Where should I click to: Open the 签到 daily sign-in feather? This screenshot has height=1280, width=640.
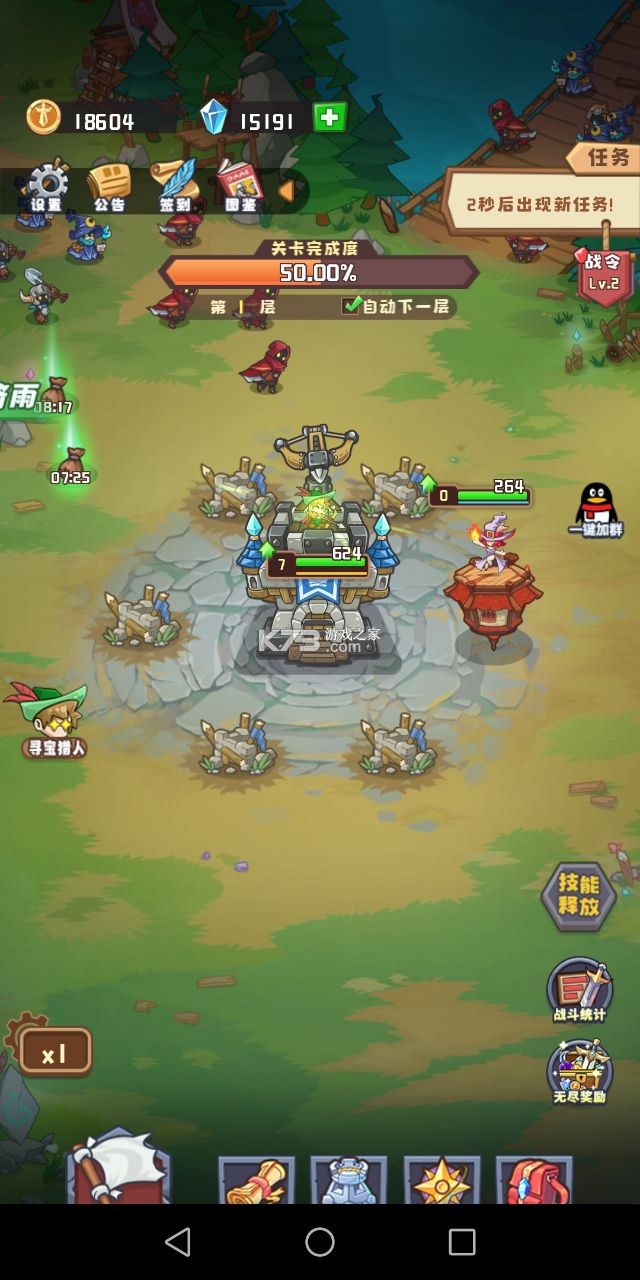coord(175,186)
